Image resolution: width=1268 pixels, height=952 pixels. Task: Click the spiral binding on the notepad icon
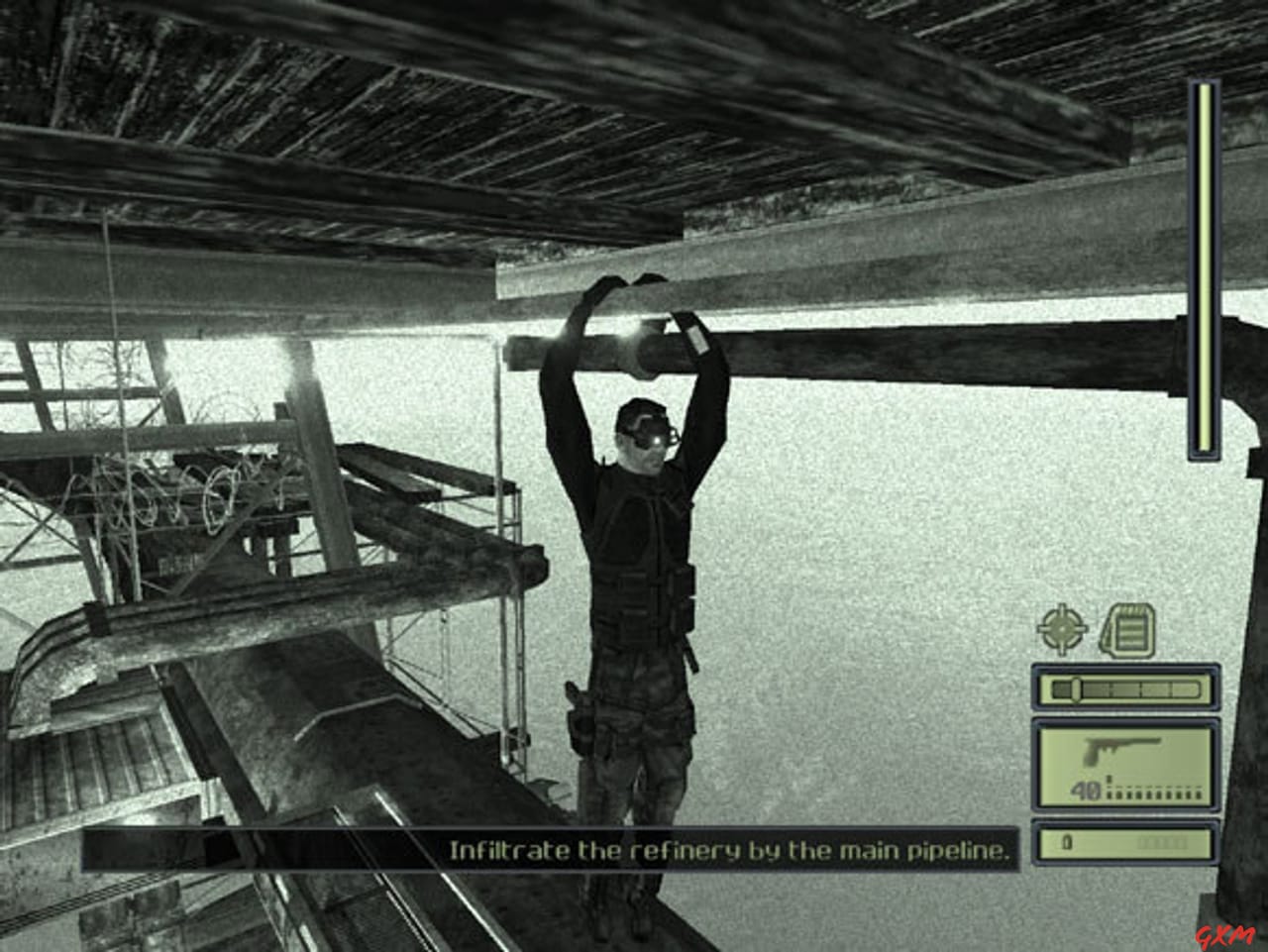tap(1132, 611)
